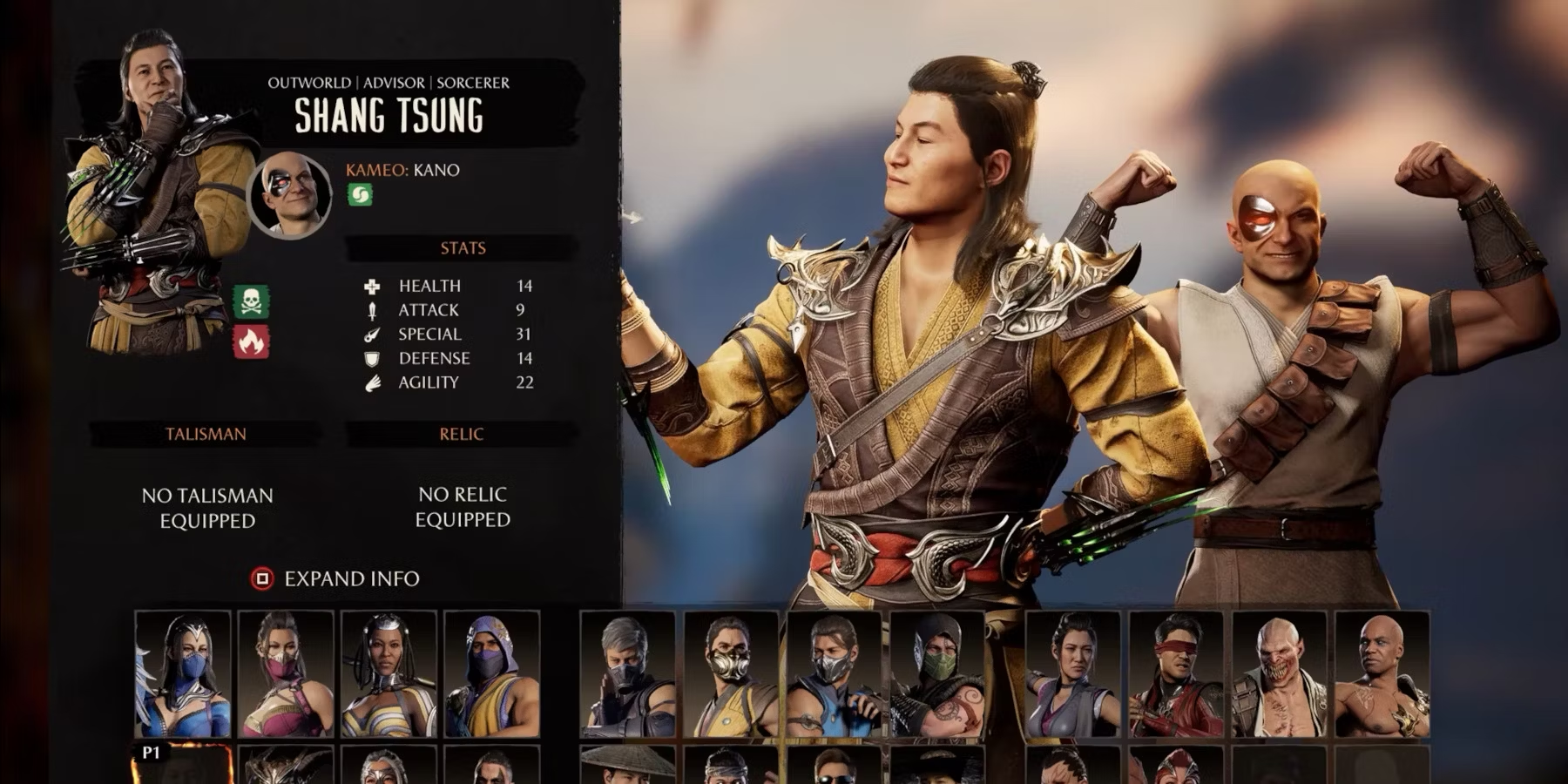This screenshot has width=1568, height=784.
Task: Pick Tanya from the fighter grid
Action: [x=389, y=674]
